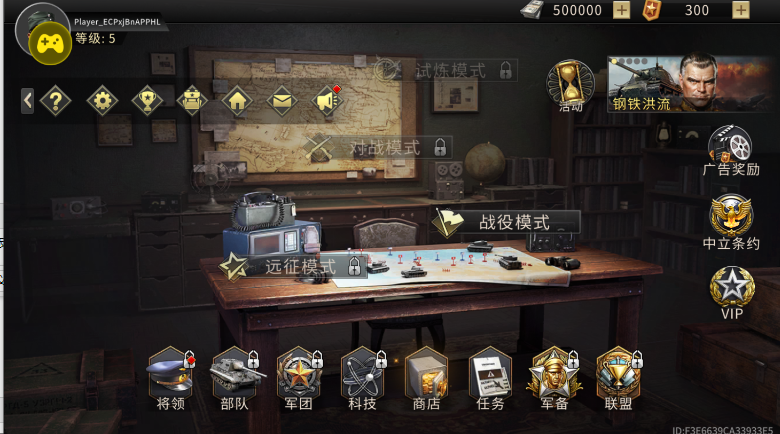Open the 活动 hourglass events icon
The width and height of the screenshot is (780, 434).
[x=571, y=83]
